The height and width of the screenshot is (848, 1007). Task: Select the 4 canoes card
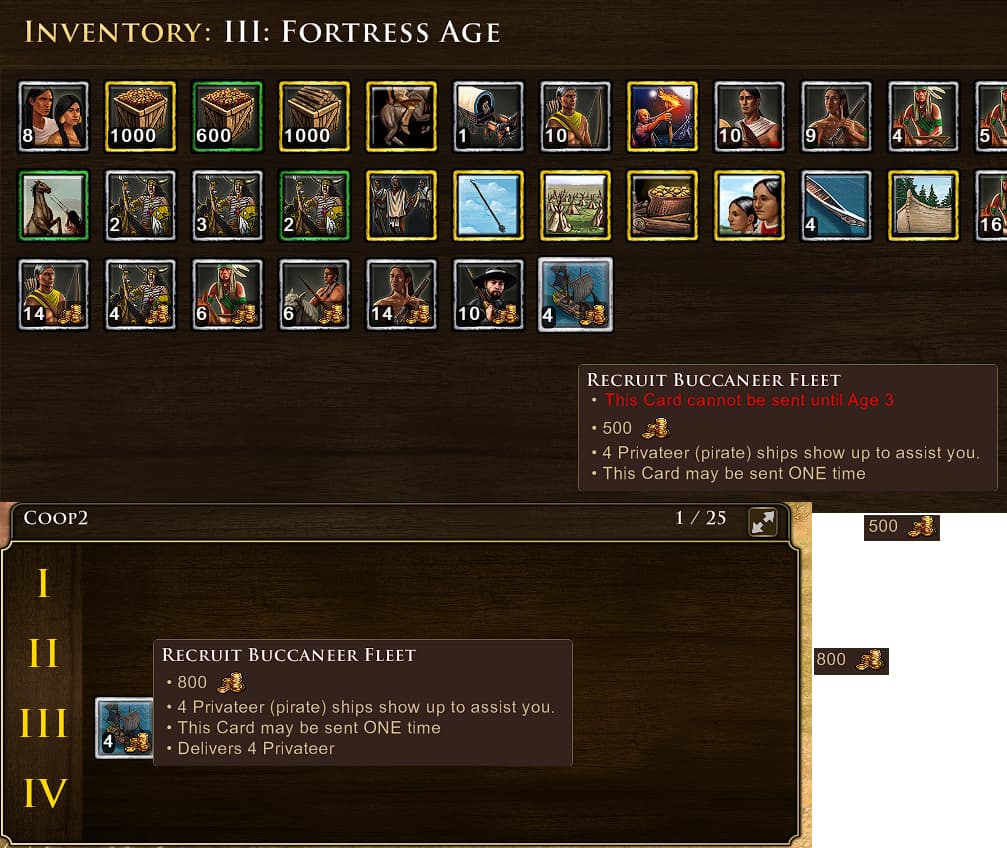pos(836,205)
